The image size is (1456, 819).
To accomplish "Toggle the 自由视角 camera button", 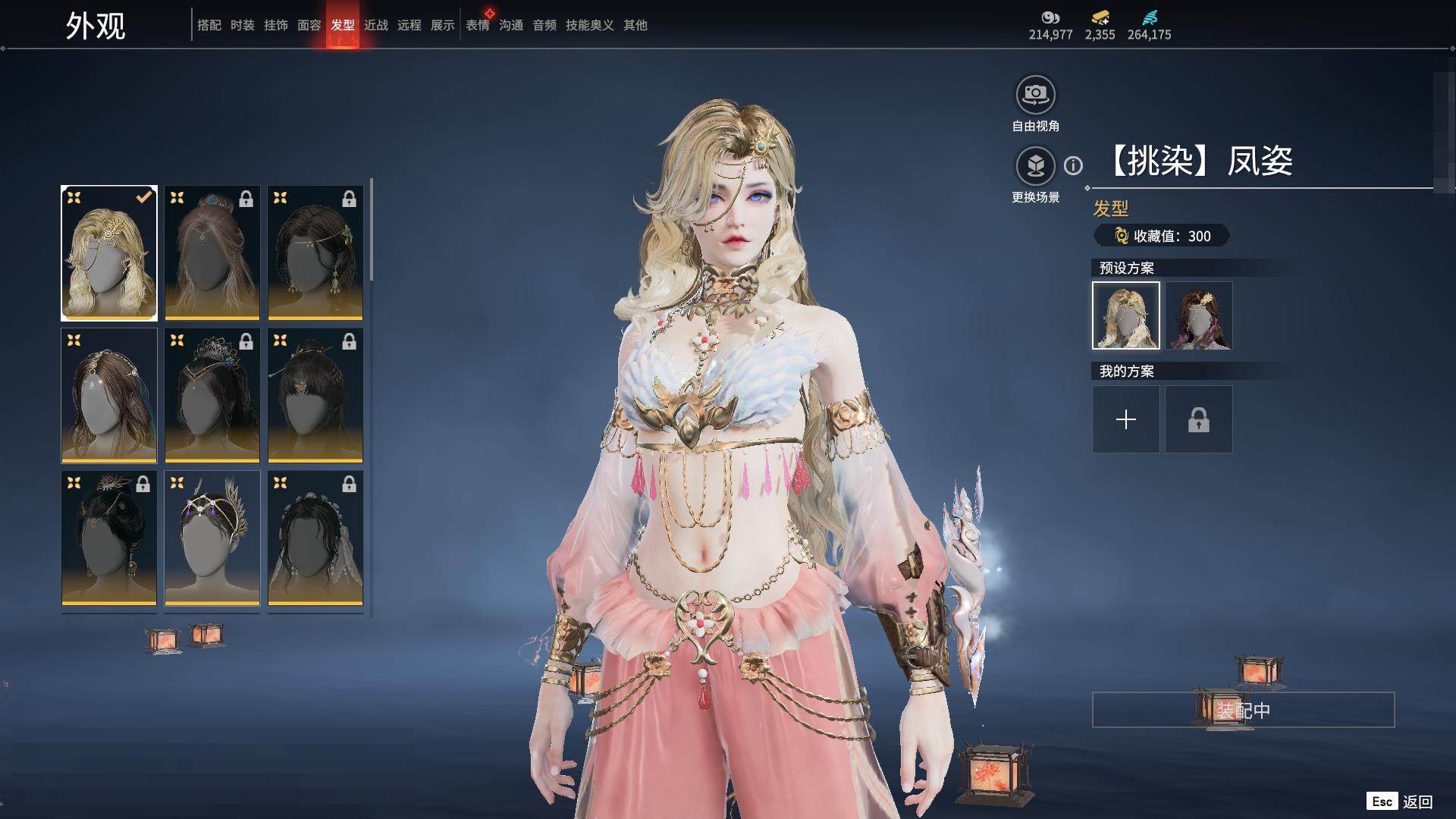I will point(1035,96).
